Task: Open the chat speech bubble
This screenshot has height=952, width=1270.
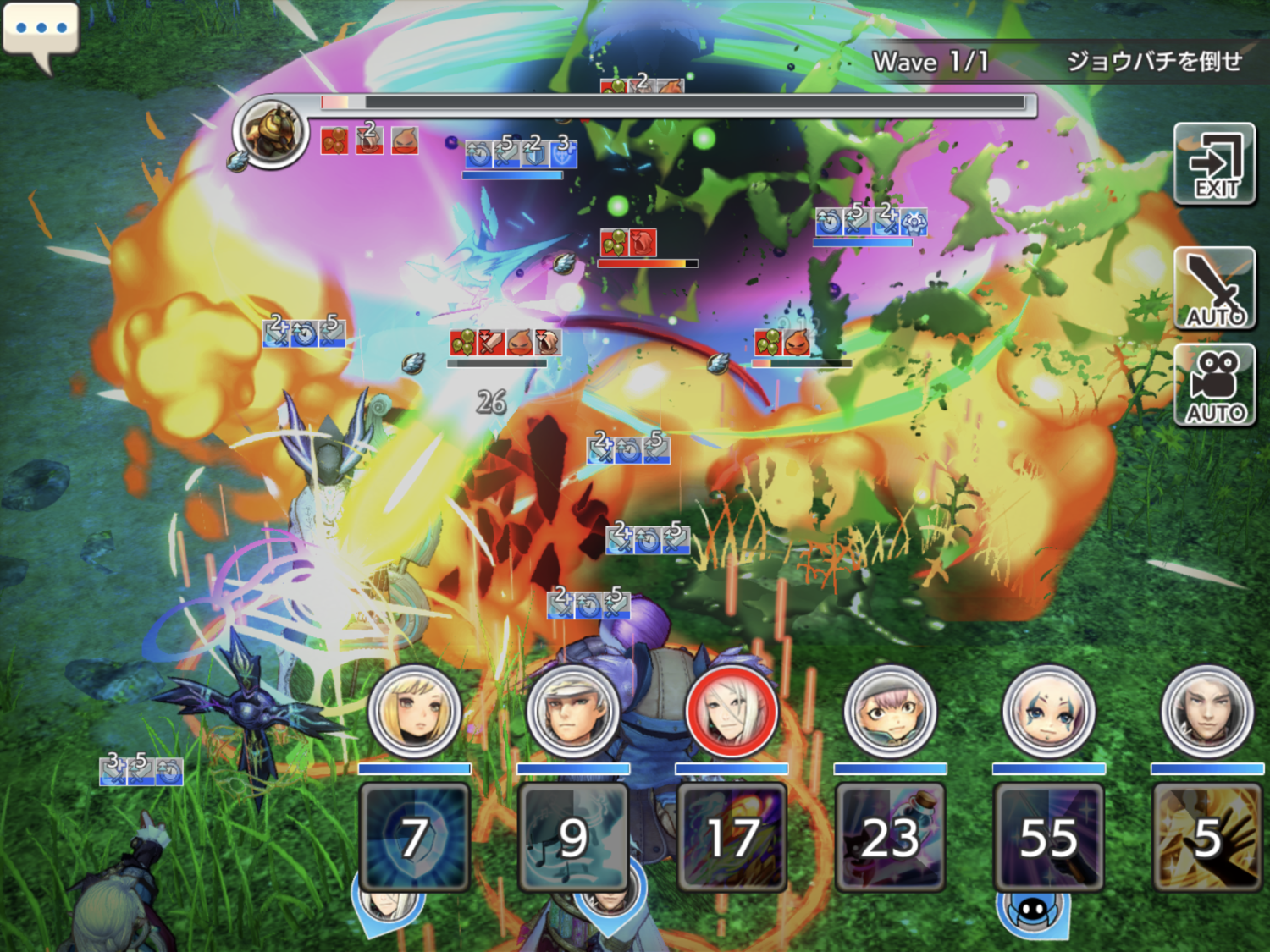Action: pyautogui.click(x=41, y=31)
